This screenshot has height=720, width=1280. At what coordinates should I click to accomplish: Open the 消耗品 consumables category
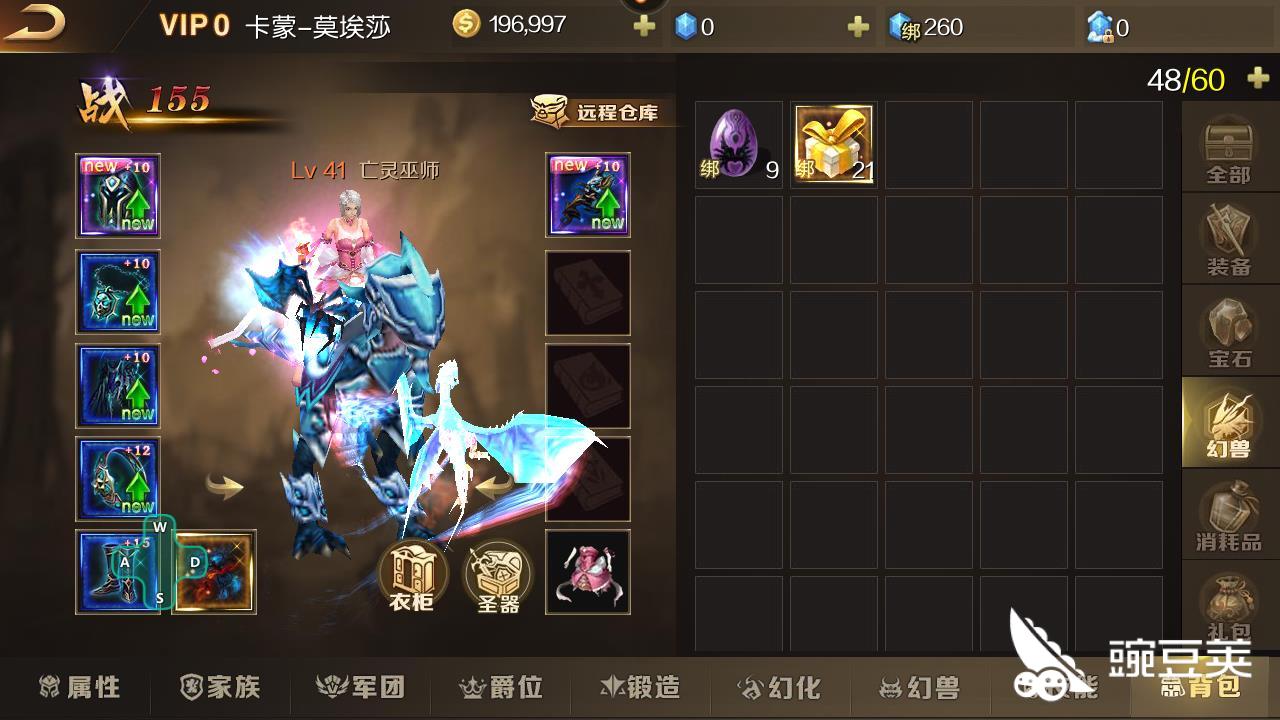(x=1228, y=515)
